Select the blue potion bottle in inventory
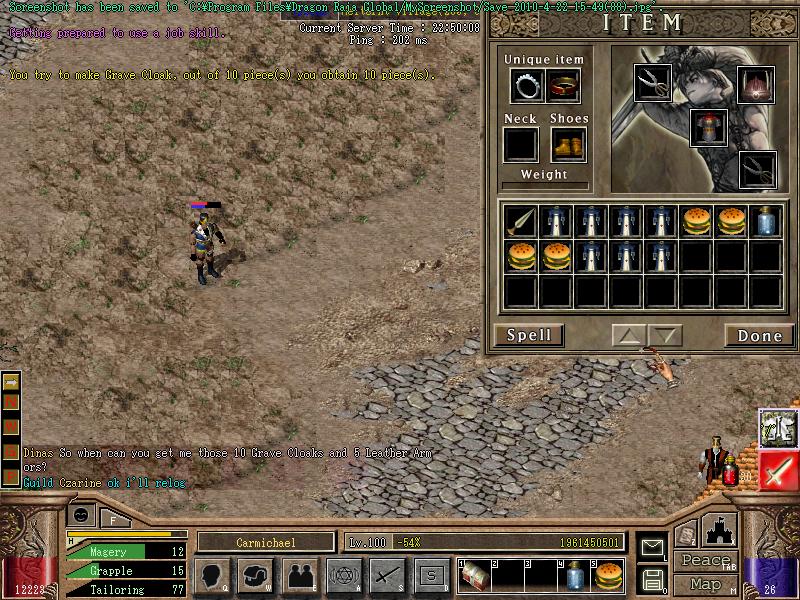800x600 pixels. pyautogui.click(x=765, y=221)
